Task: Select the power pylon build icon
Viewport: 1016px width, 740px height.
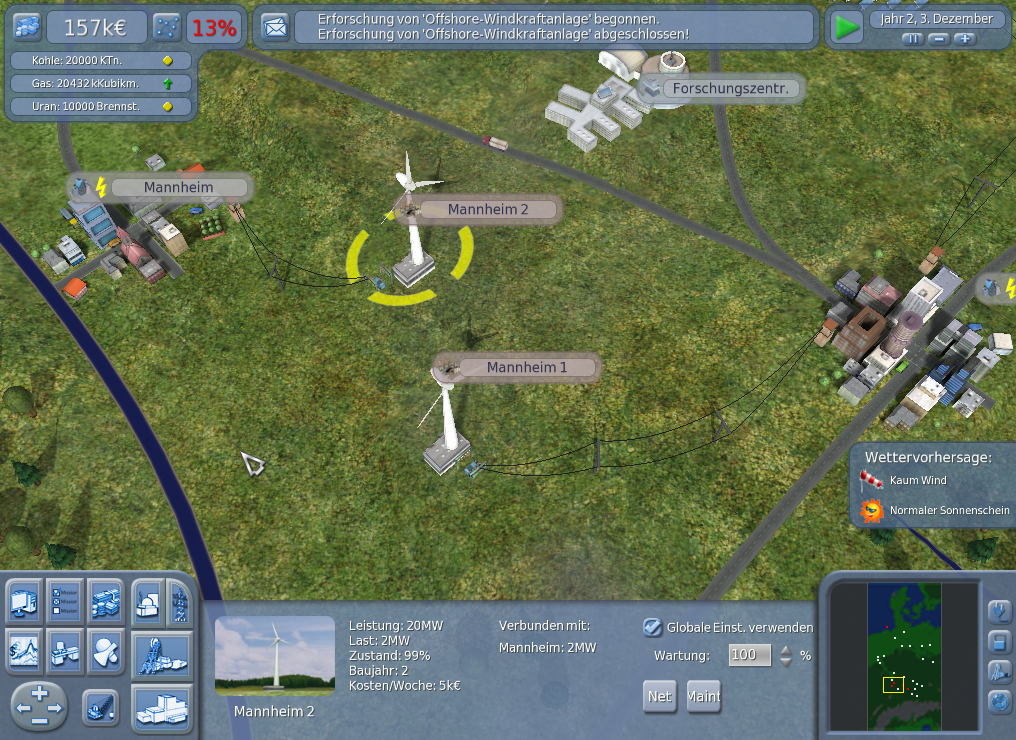Action: (179, 604)
